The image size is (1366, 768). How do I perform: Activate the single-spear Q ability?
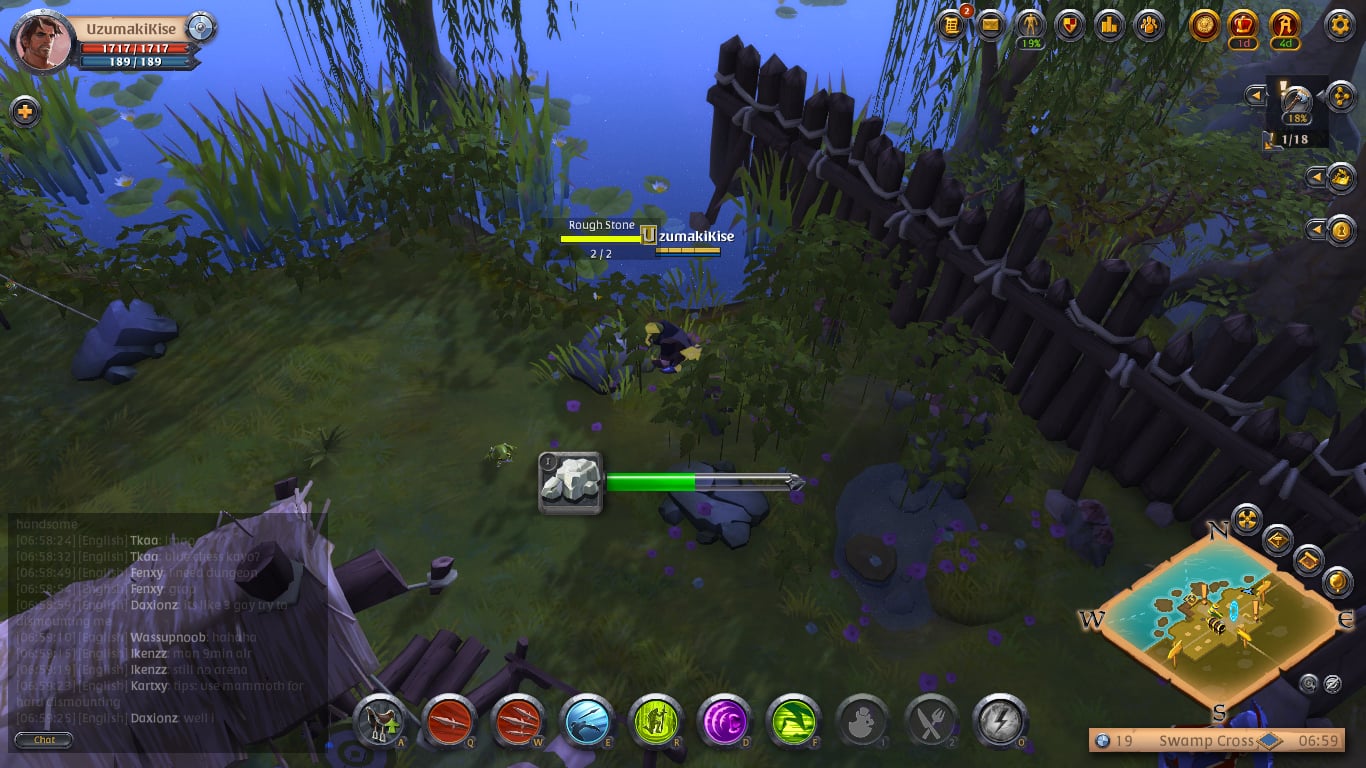tap(448, 720)
